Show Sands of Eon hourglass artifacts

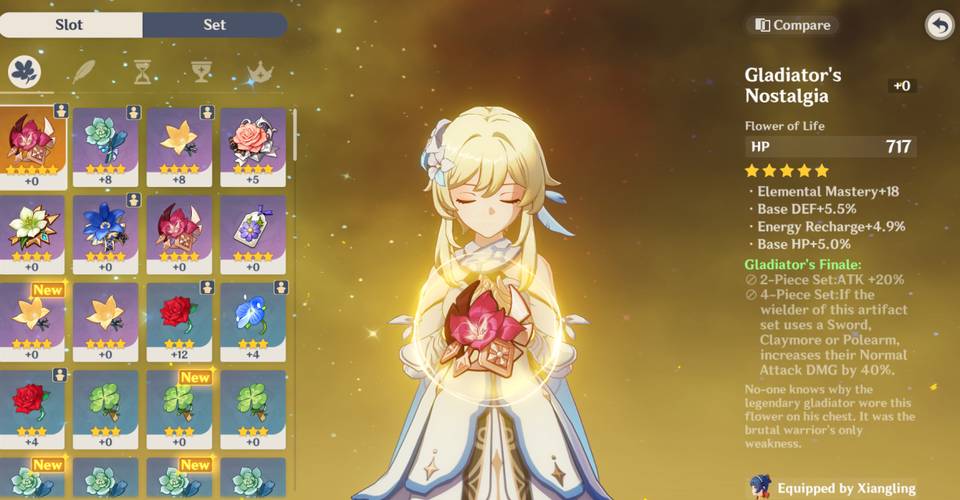(x=143, y=72)
